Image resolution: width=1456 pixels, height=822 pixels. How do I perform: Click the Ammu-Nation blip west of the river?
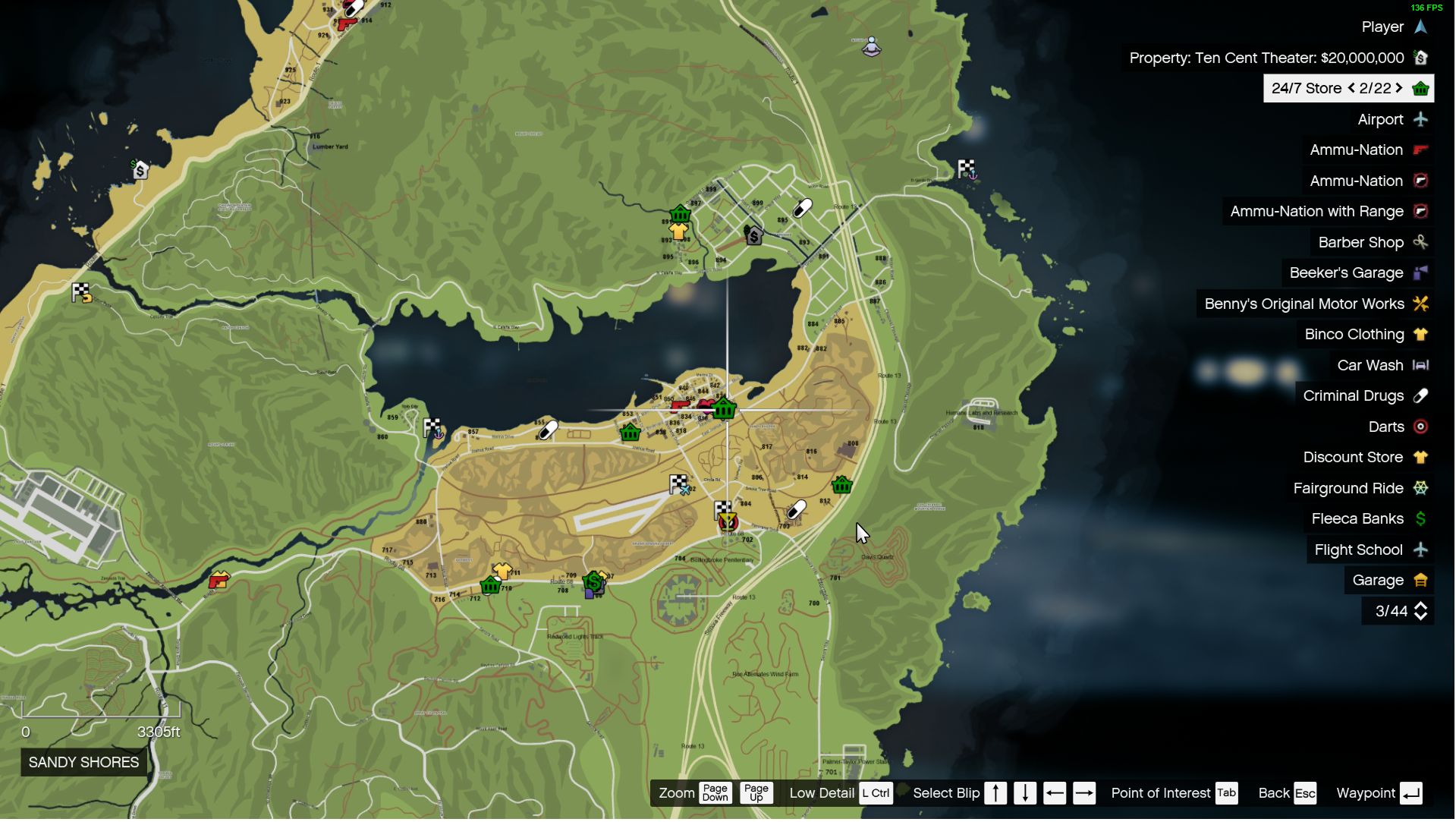[x=219, y=582]
